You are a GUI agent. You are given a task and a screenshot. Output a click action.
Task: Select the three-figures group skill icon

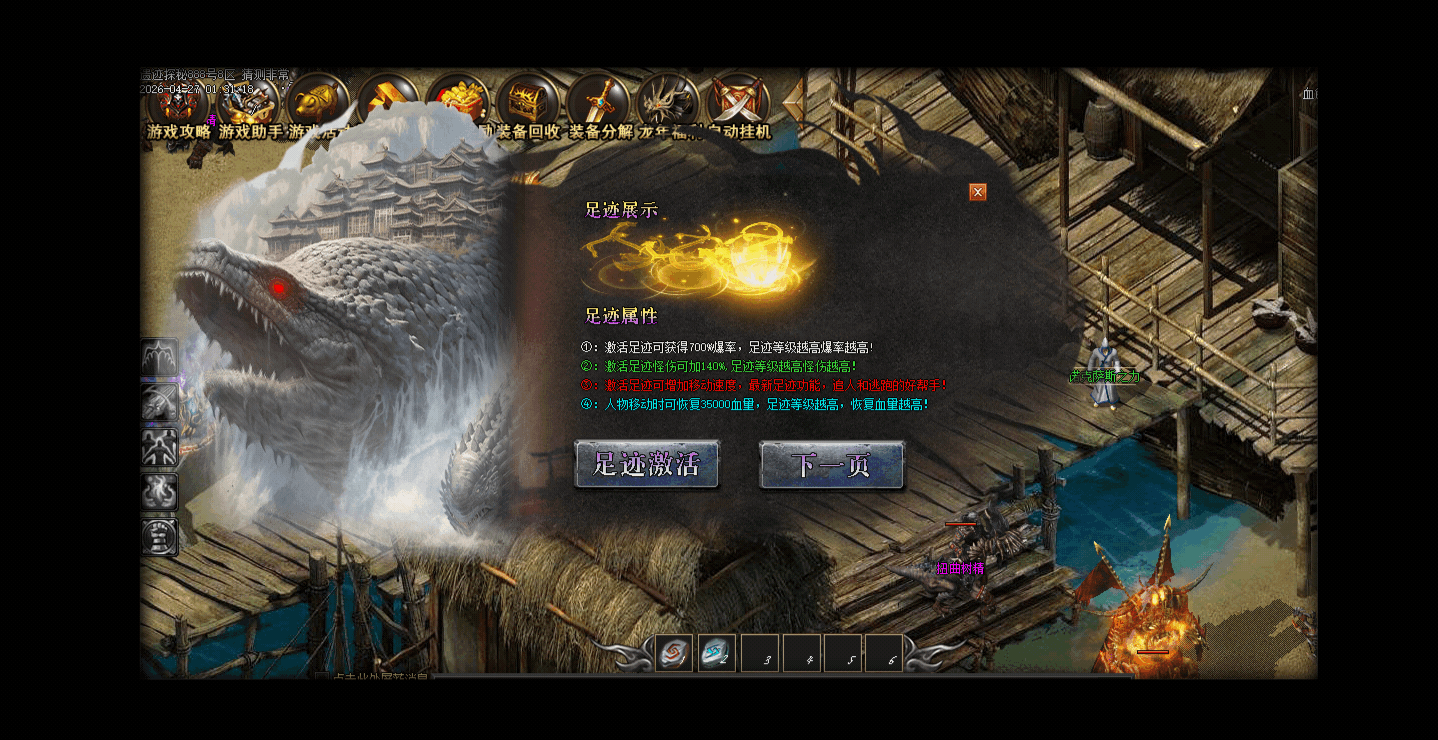pos(160,447)
